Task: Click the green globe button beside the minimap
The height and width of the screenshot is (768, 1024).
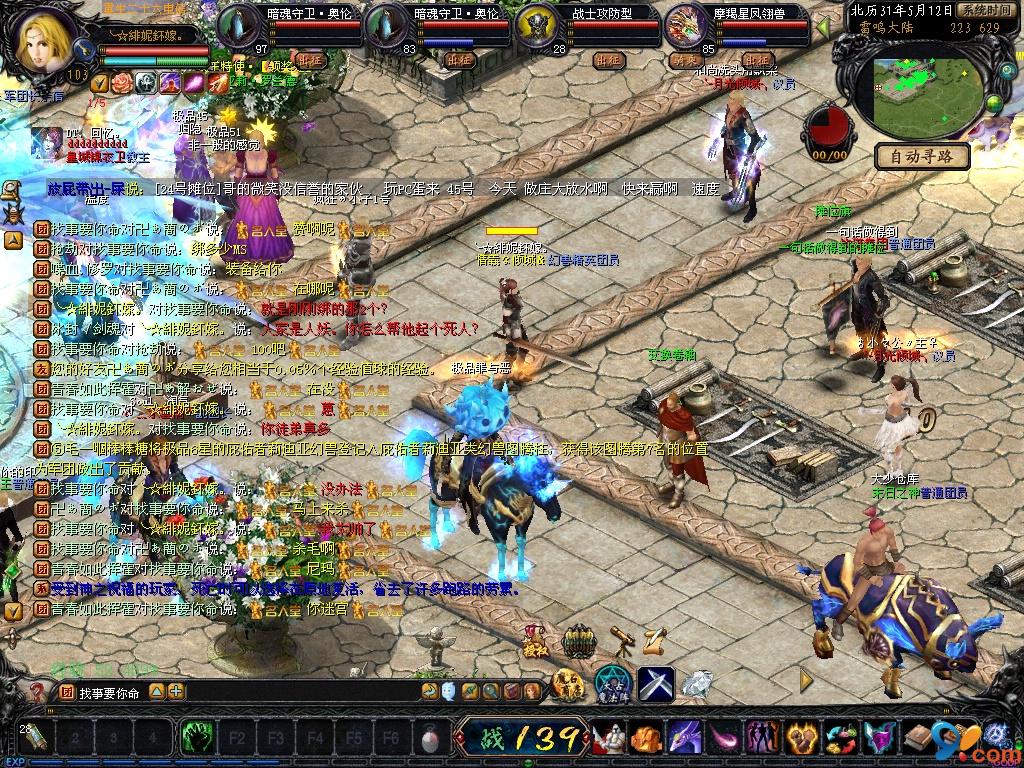Action: click(x=994, y=104)
